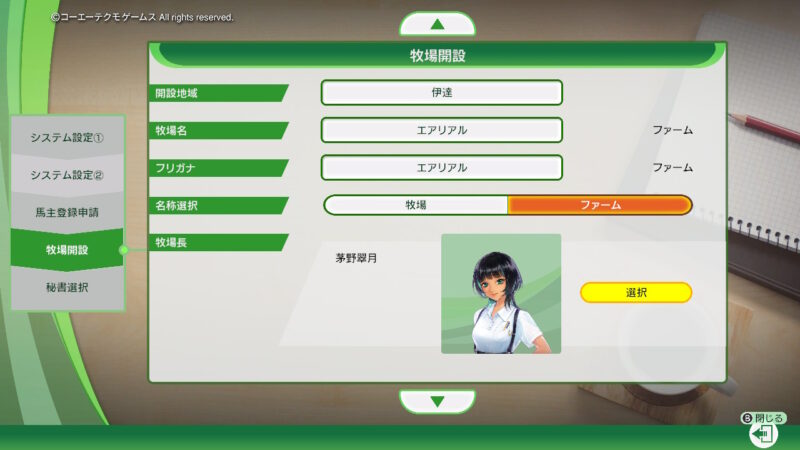Go to 馬主登録申請 menu entry
Viewport: 800px width, 450px height.
click(x=67, y=212)
